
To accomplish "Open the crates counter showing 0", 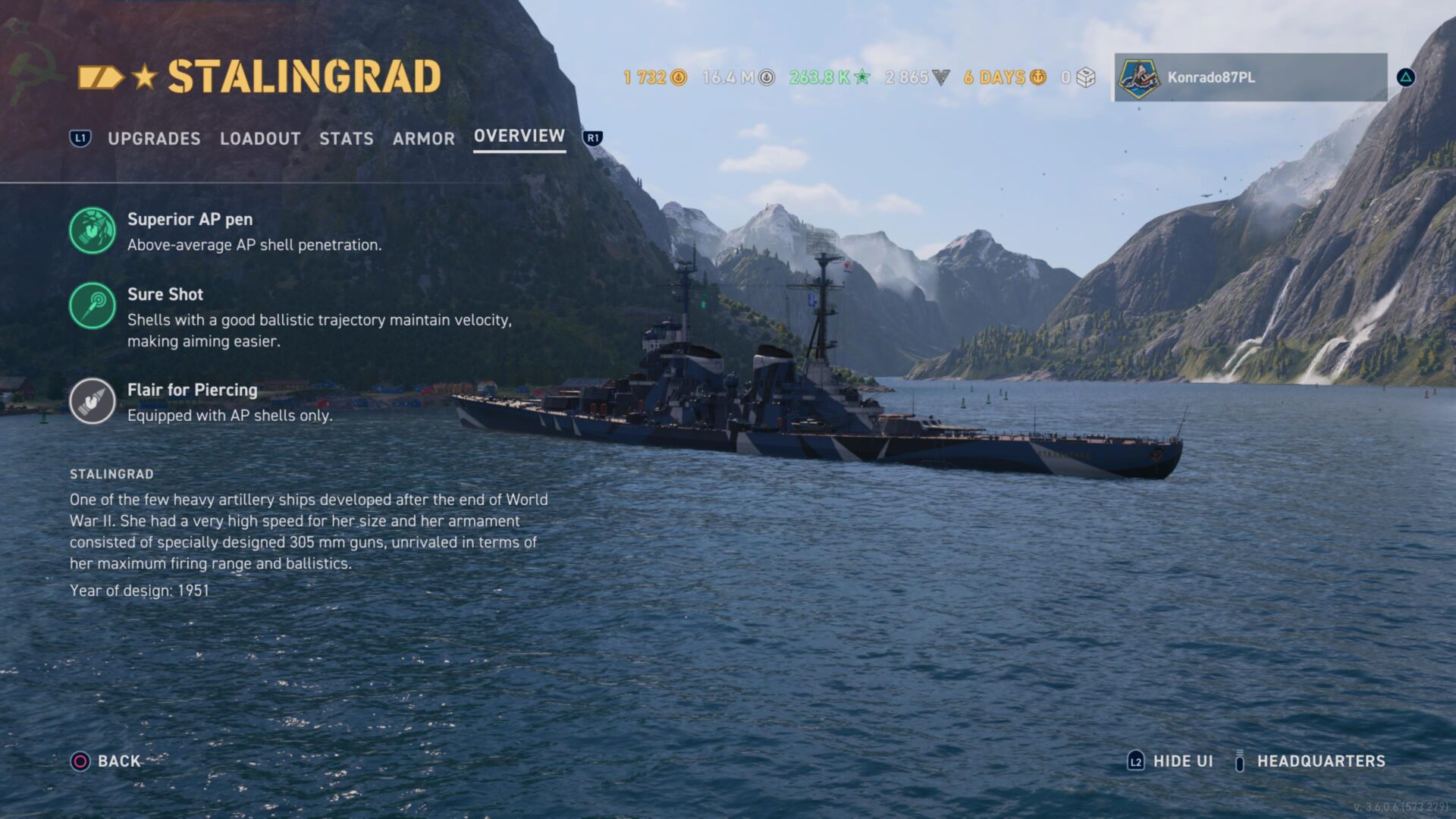I will [1078, 77].
